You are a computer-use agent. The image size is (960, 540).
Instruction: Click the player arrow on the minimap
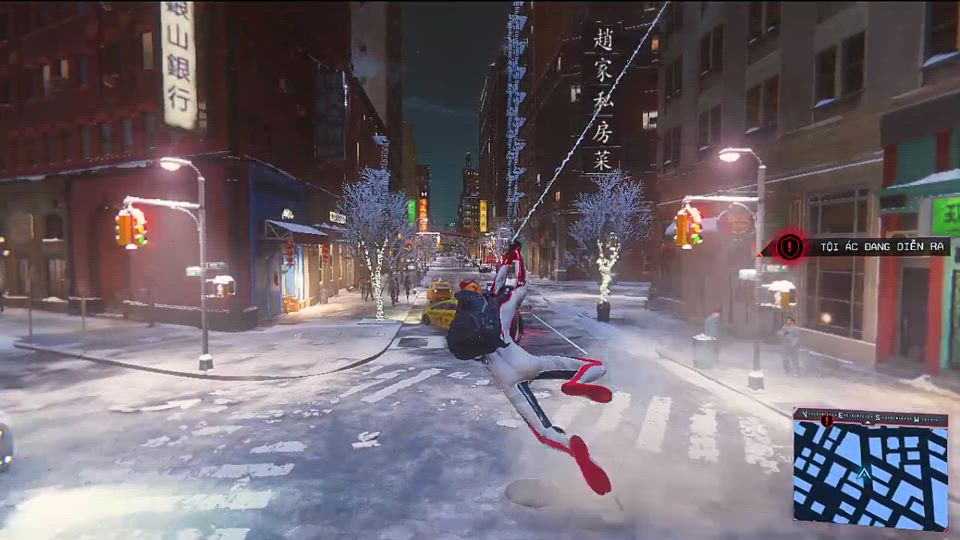(x=864, y=473)
